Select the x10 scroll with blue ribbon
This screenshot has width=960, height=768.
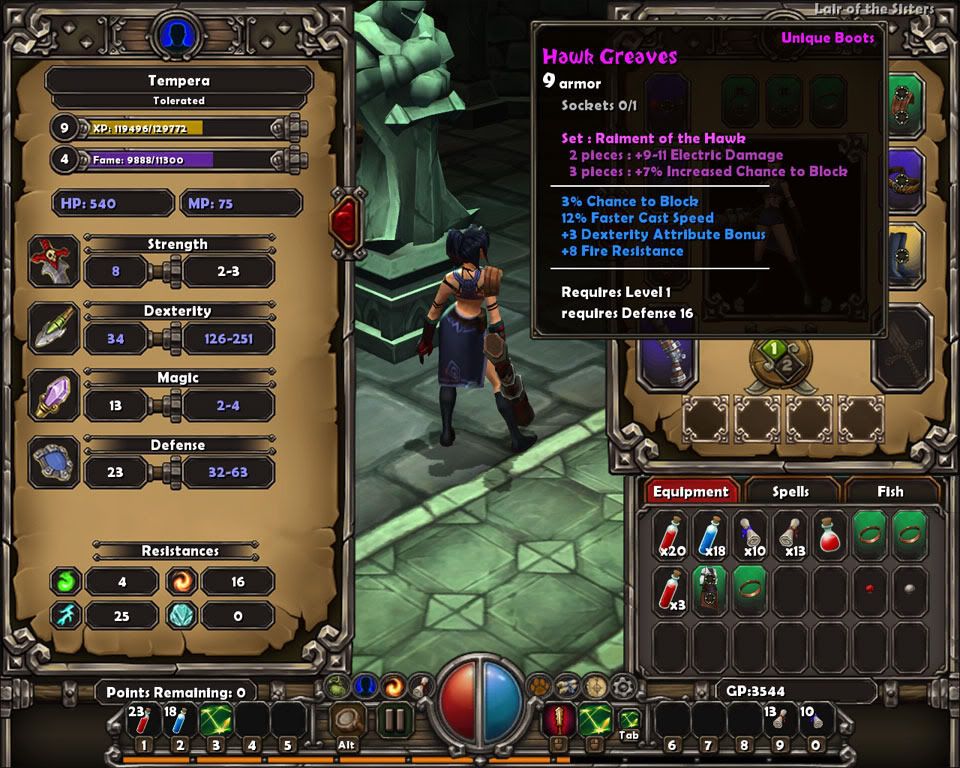pyautogui.click(x=752, y=533)
